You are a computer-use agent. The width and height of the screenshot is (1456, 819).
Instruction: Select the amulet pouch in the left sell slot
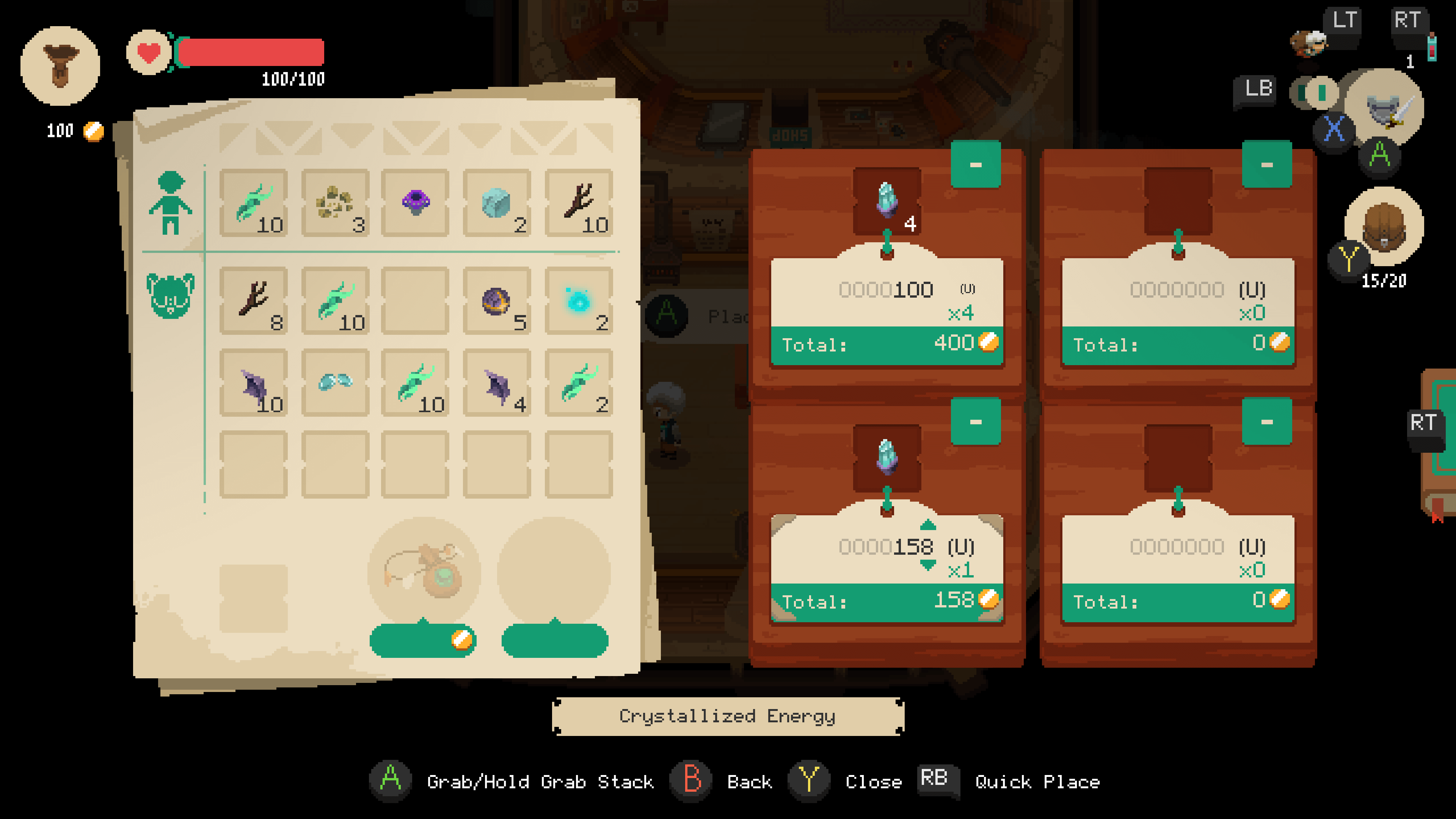click(423, 571)
